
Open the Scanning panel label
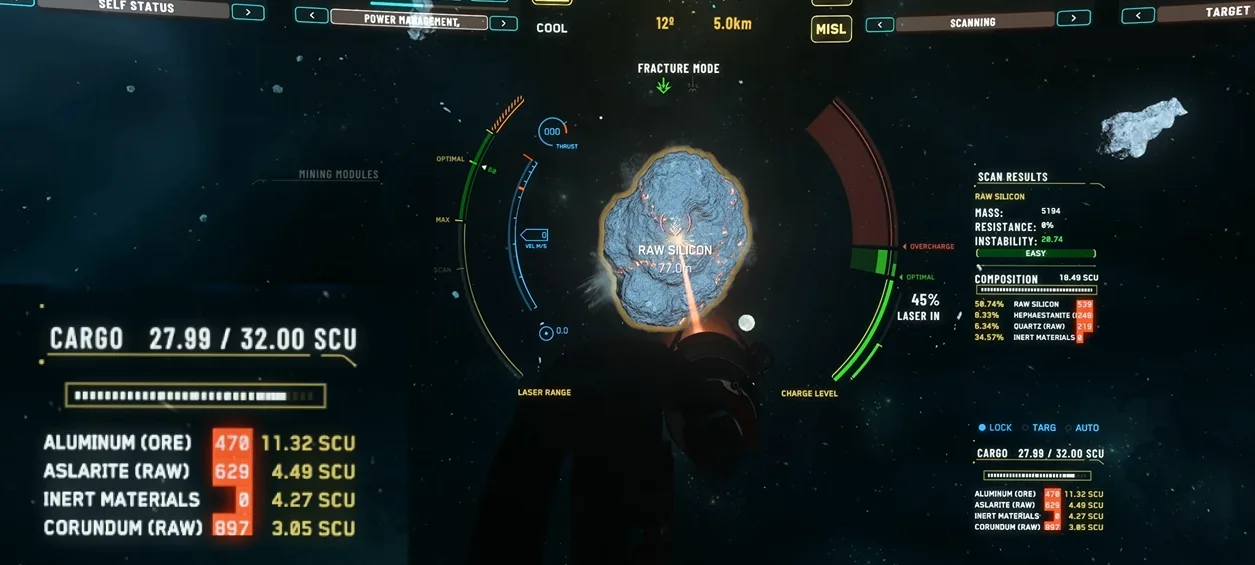point(972,22)
